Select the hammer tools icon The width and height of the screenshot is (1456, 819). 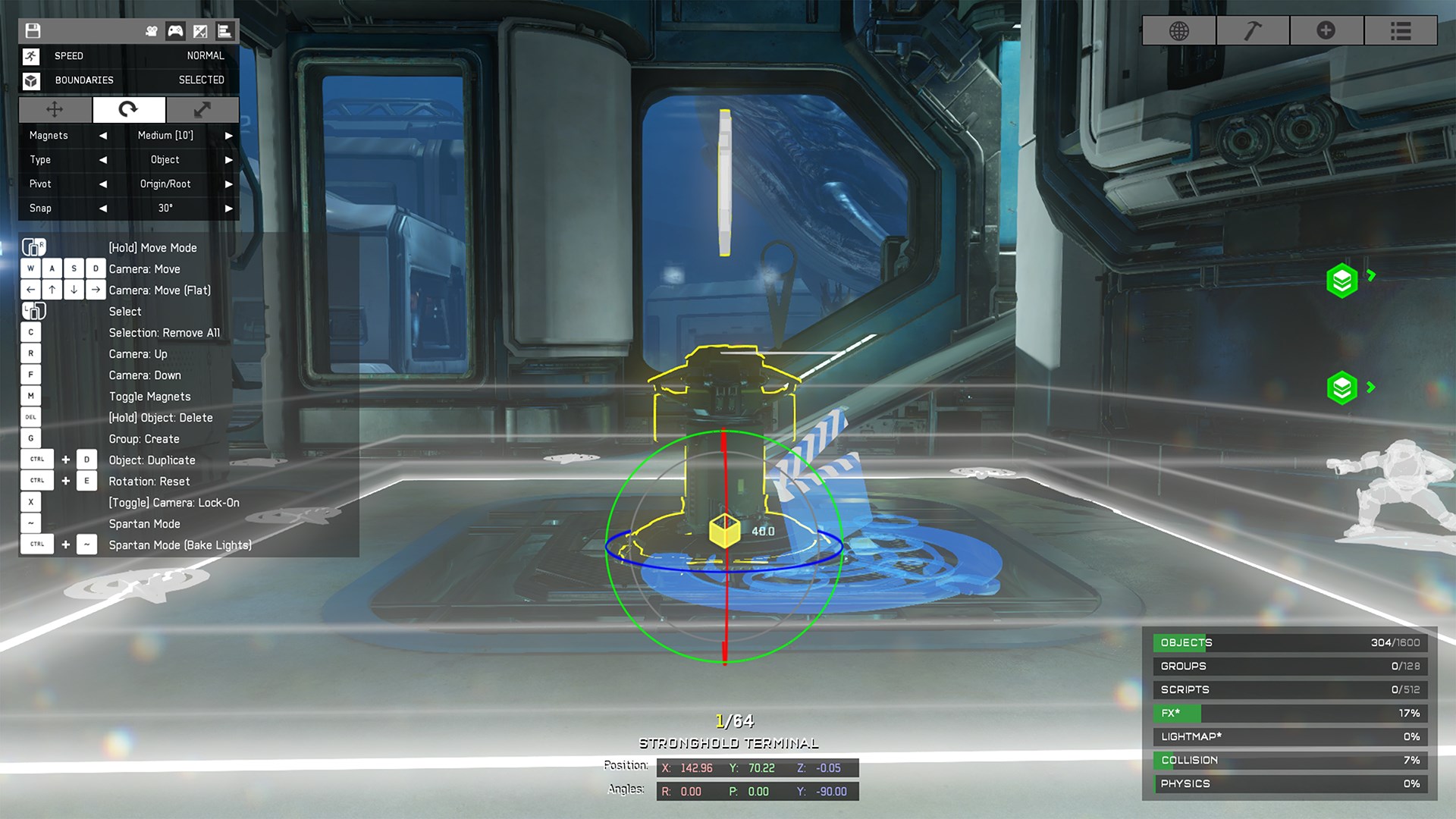coord(1253,31)
